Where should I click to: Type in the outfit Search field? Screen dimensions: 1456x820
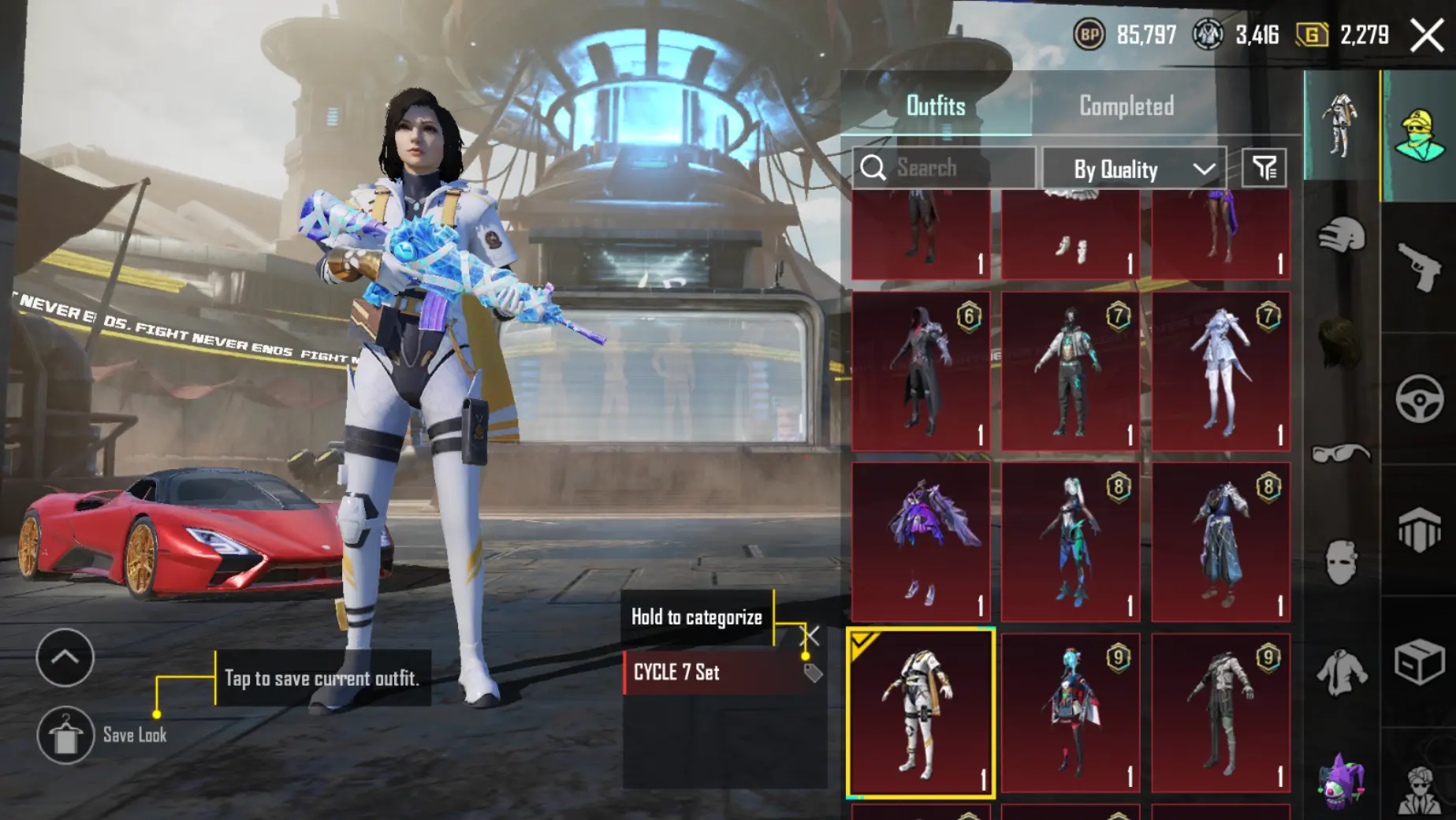[954, 168]
